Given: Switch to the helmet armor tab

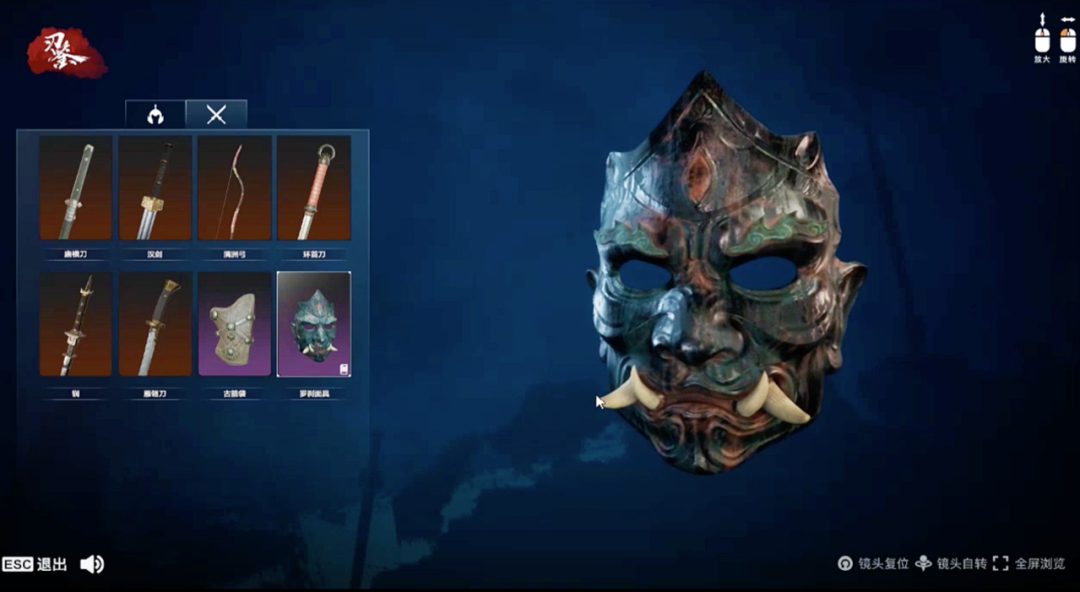Looking at the screenshot, I should 155,114.
